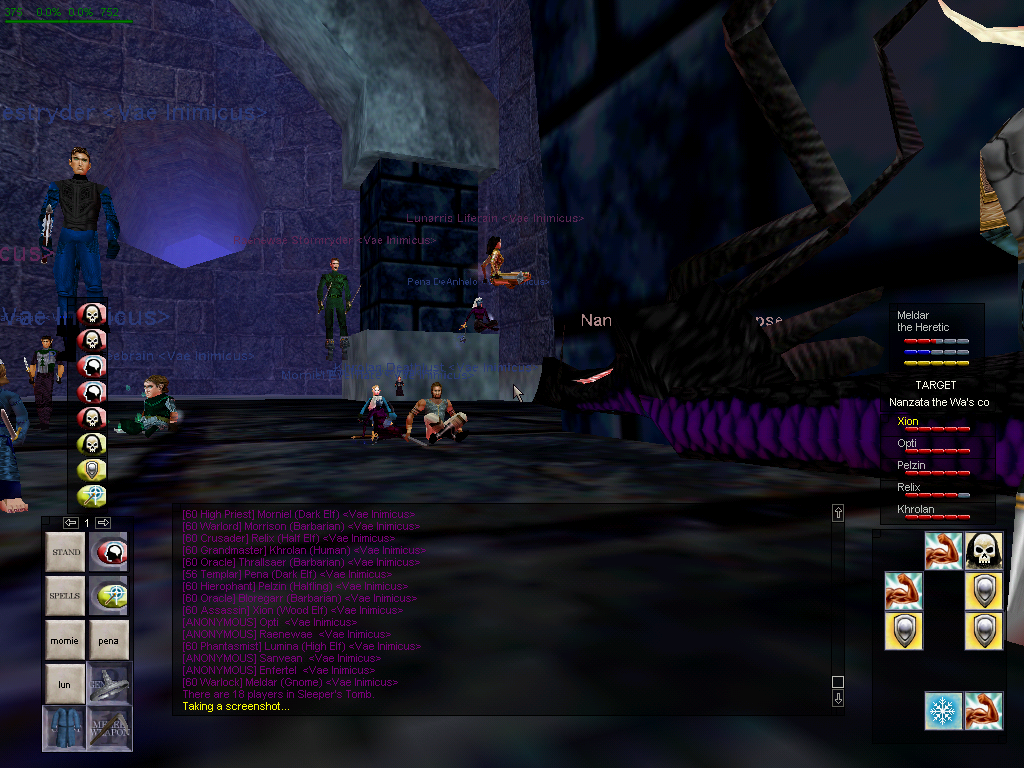Cast the yellow shield spell gem

[92, 470]
